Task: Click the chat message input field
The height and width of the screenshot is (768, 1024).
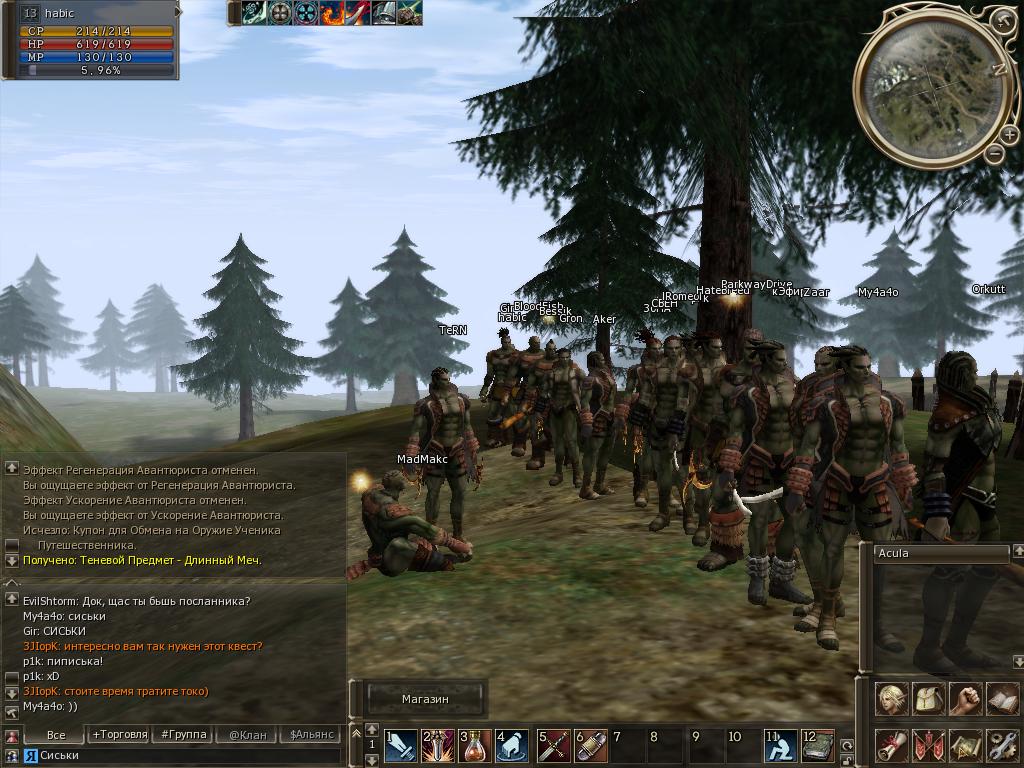Action: 180,755
